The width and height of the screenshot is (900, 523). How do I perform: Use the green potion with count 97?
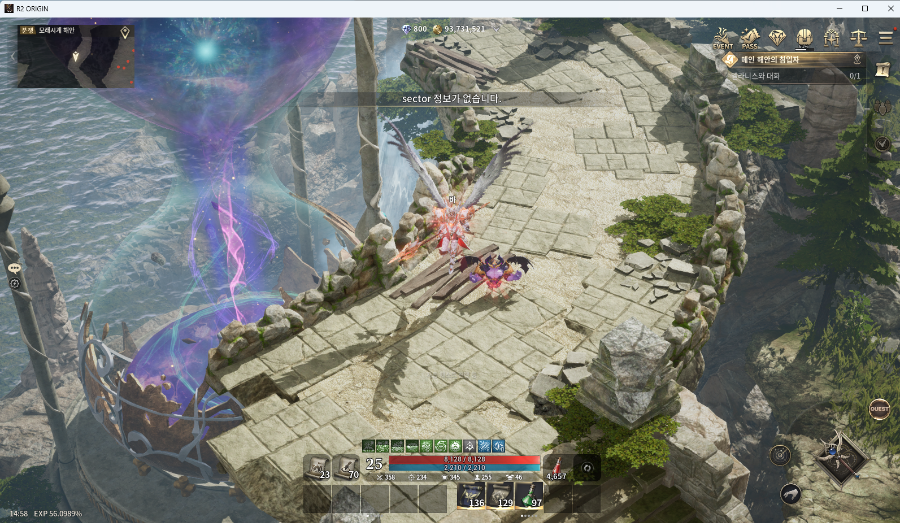point(530,496)
